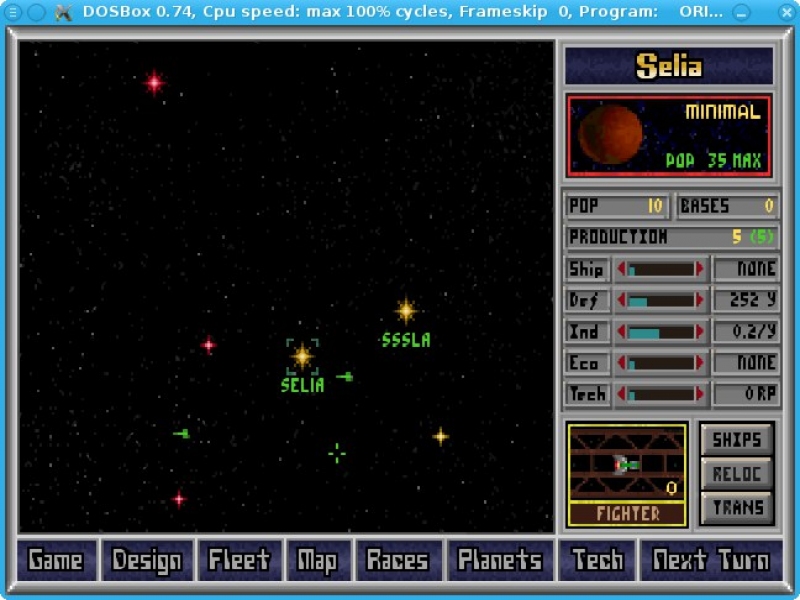
Task: Open the galaxy Map
Action: point(317,561)
